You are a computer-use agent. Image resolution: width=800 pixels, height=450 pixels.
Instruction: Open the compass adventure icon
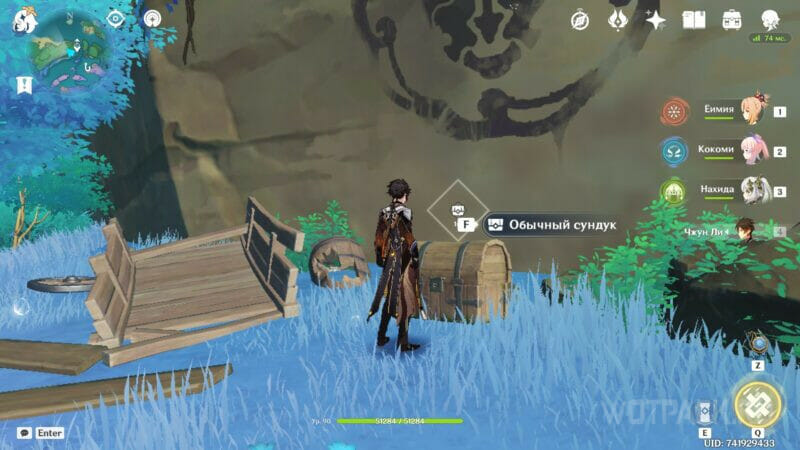pos(580,19)
